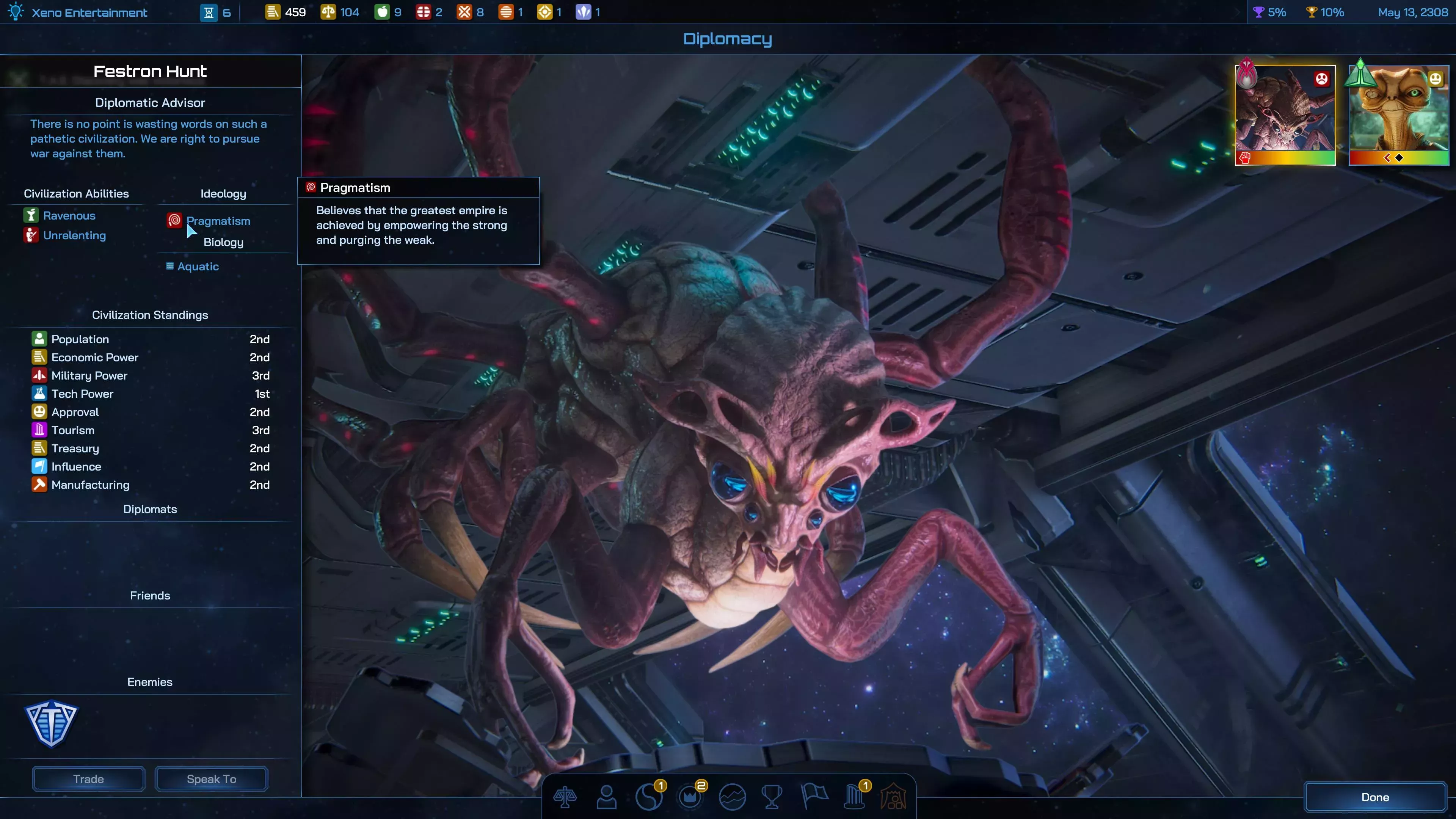Speak to the Festron Hunt leader
This screenshot has height=819, width=1456.
point(212,779)
